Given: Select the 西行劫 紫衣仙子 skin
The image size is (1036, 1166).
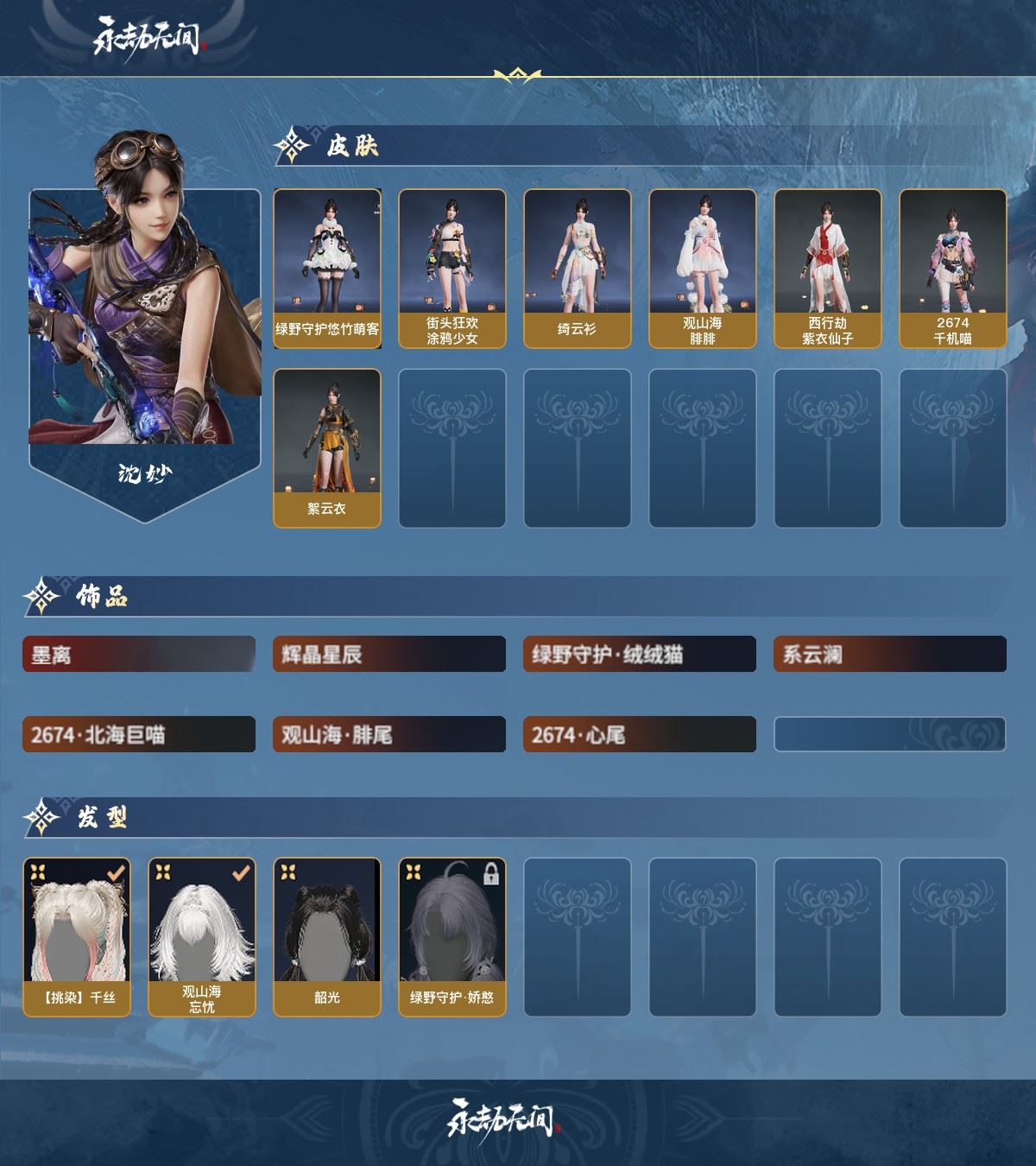Looking at the screenshot, I should click(x=827, y=269).
